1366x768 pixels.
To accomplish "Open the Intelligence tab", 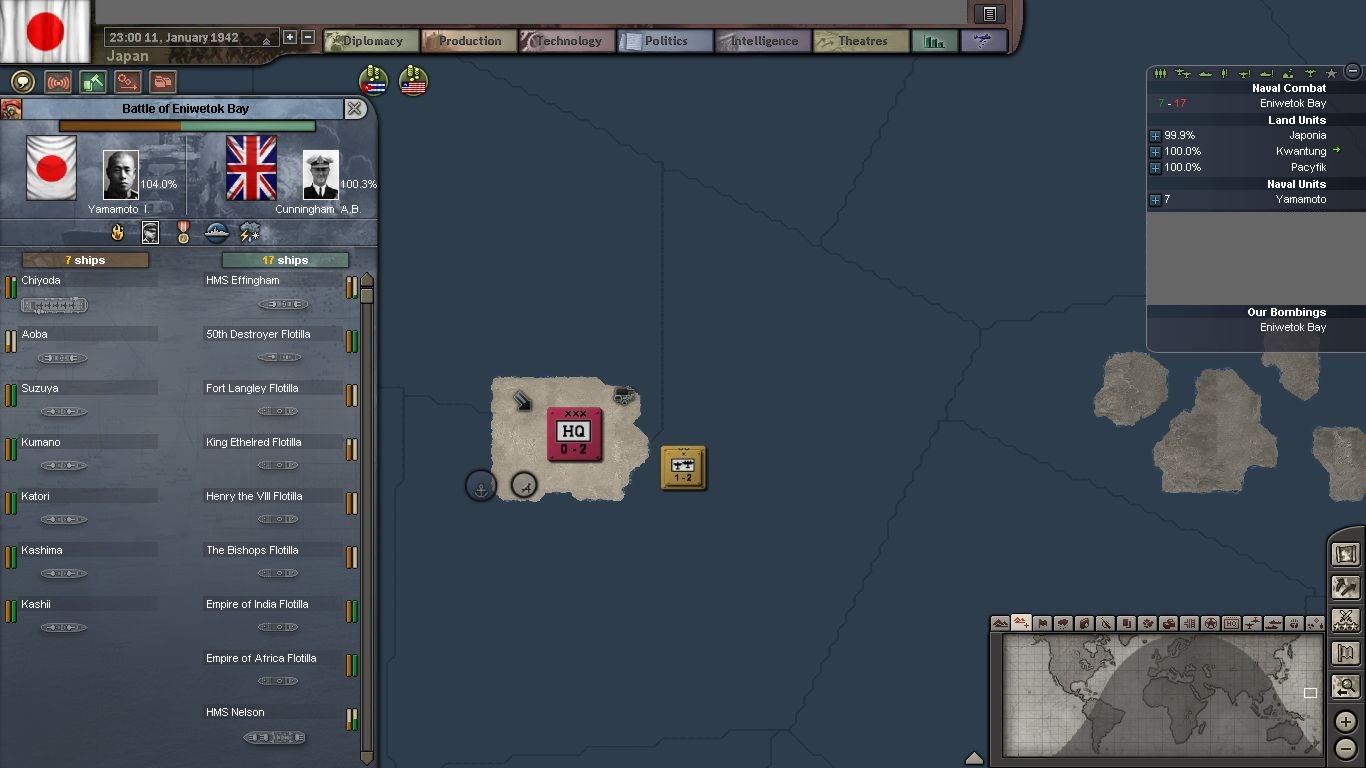I will (762, 41).
